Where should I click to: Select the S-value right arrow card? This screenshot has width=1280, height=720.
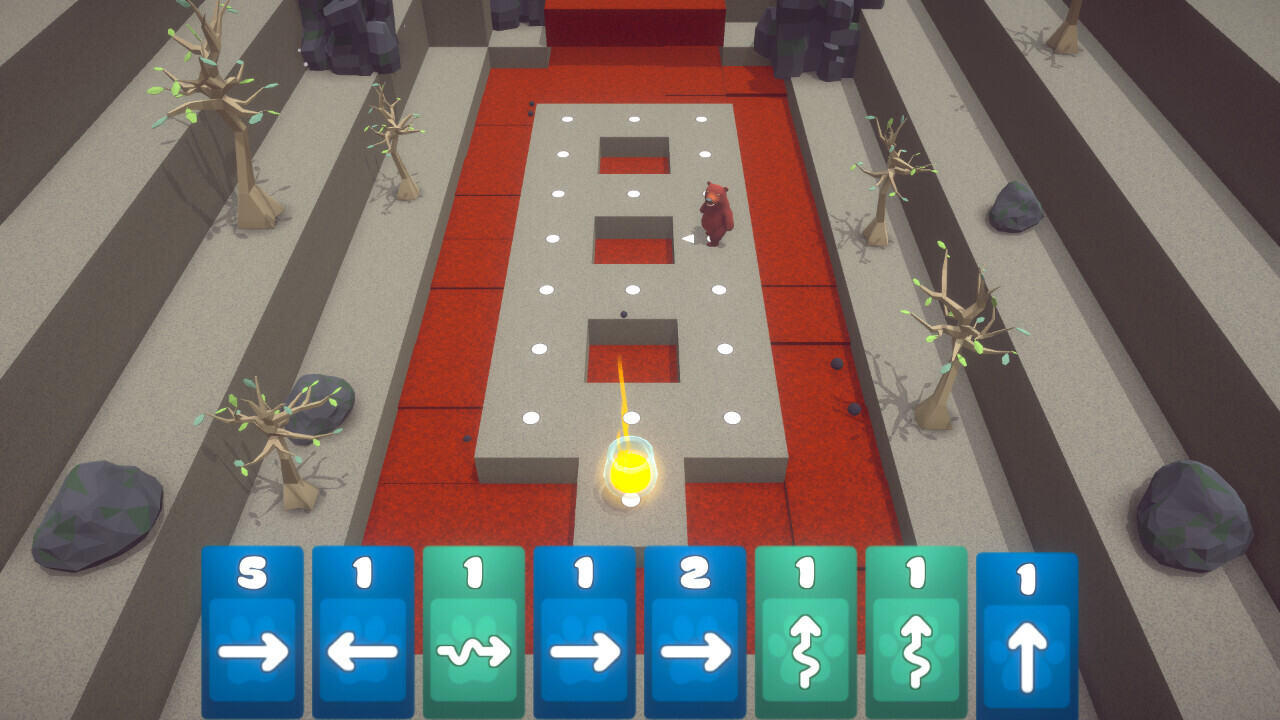point(252,630)
